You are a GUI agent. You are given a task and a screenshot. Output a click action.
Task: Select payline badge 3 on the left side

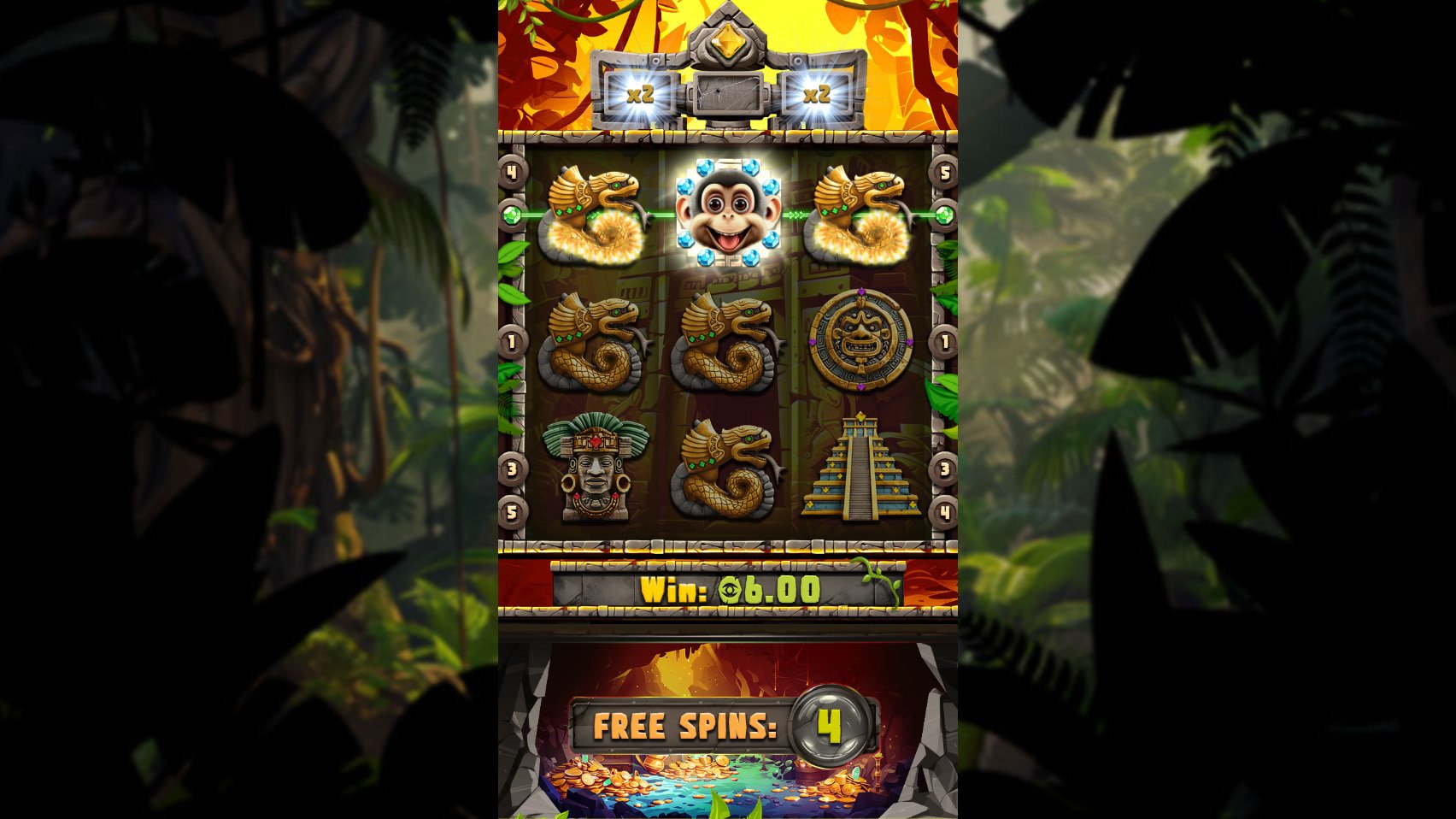click(513, 468)
